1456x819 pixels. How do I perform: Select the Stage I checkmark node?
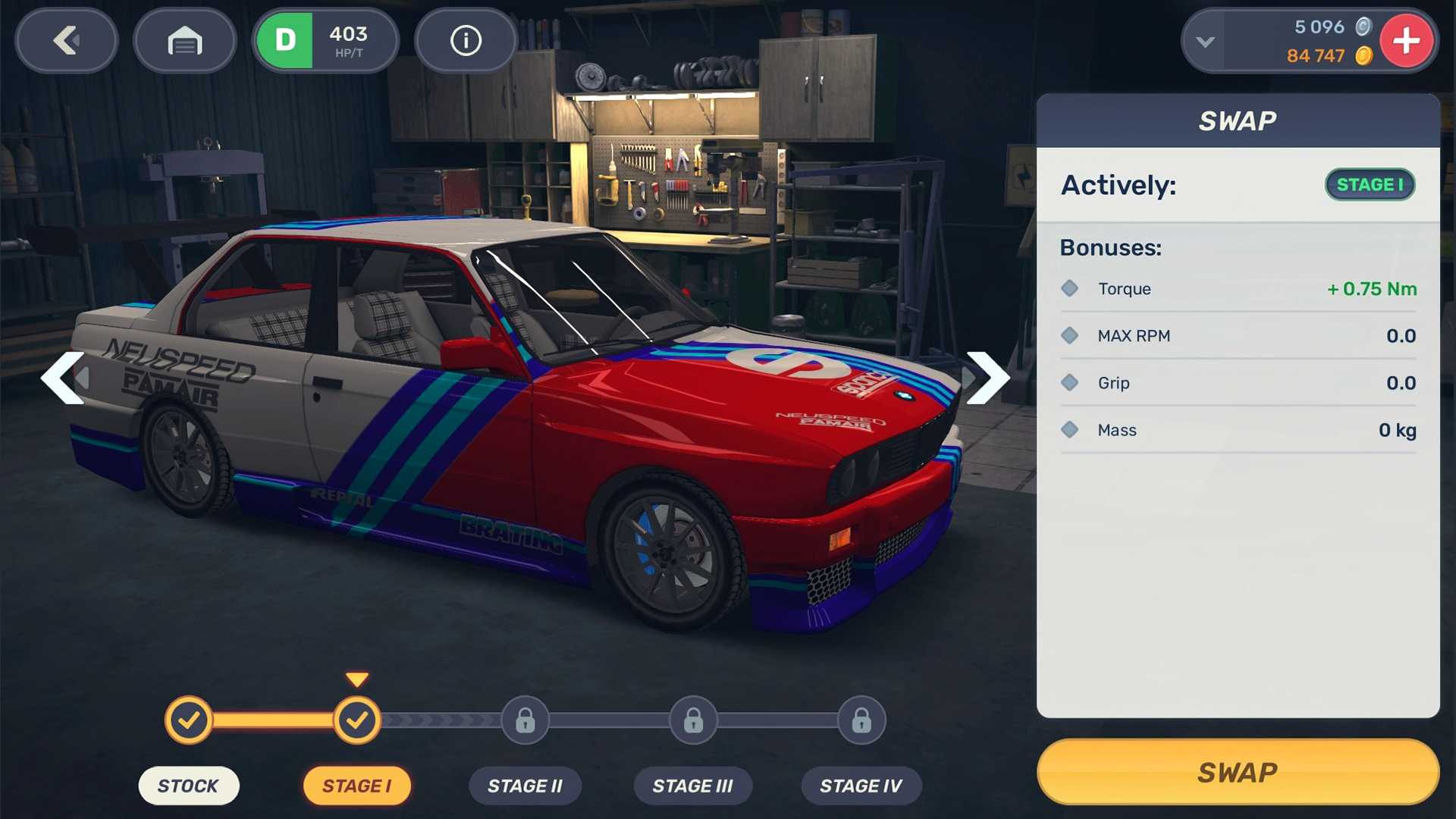(x=357, y=720)
